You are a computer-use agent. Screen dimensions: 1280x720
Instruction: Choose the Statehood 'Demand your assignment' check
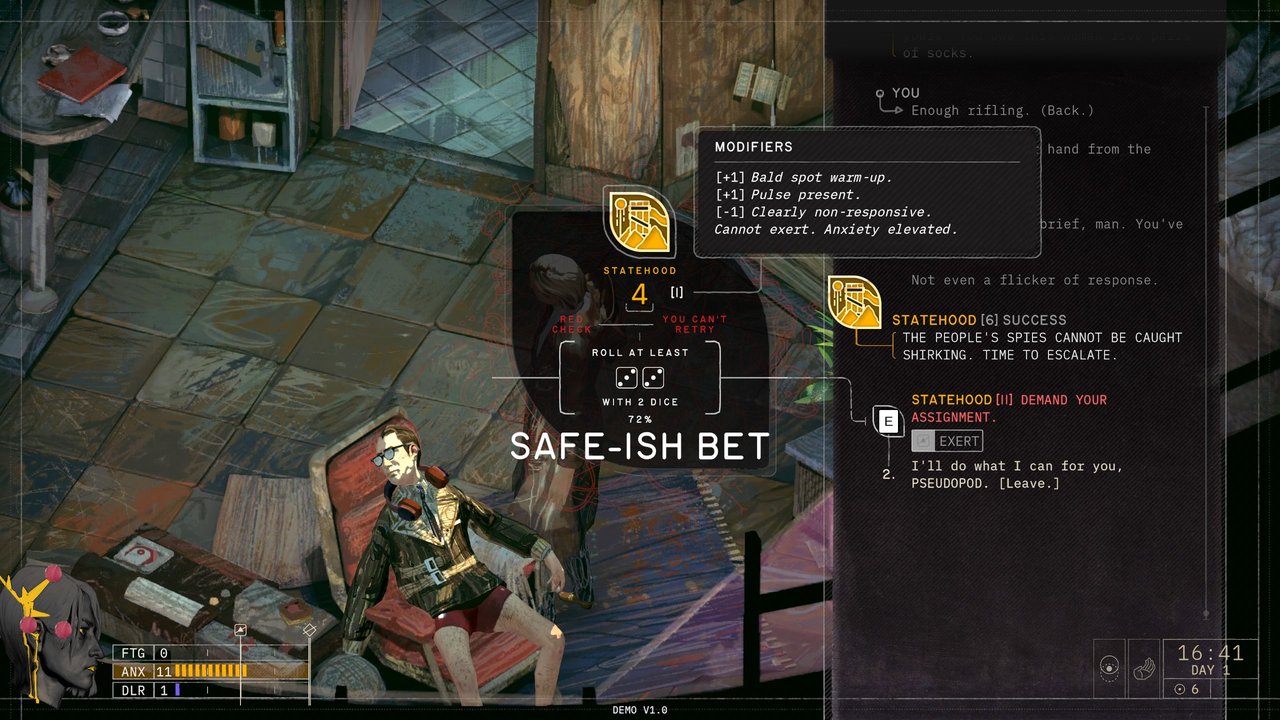tap(1008, 408)
